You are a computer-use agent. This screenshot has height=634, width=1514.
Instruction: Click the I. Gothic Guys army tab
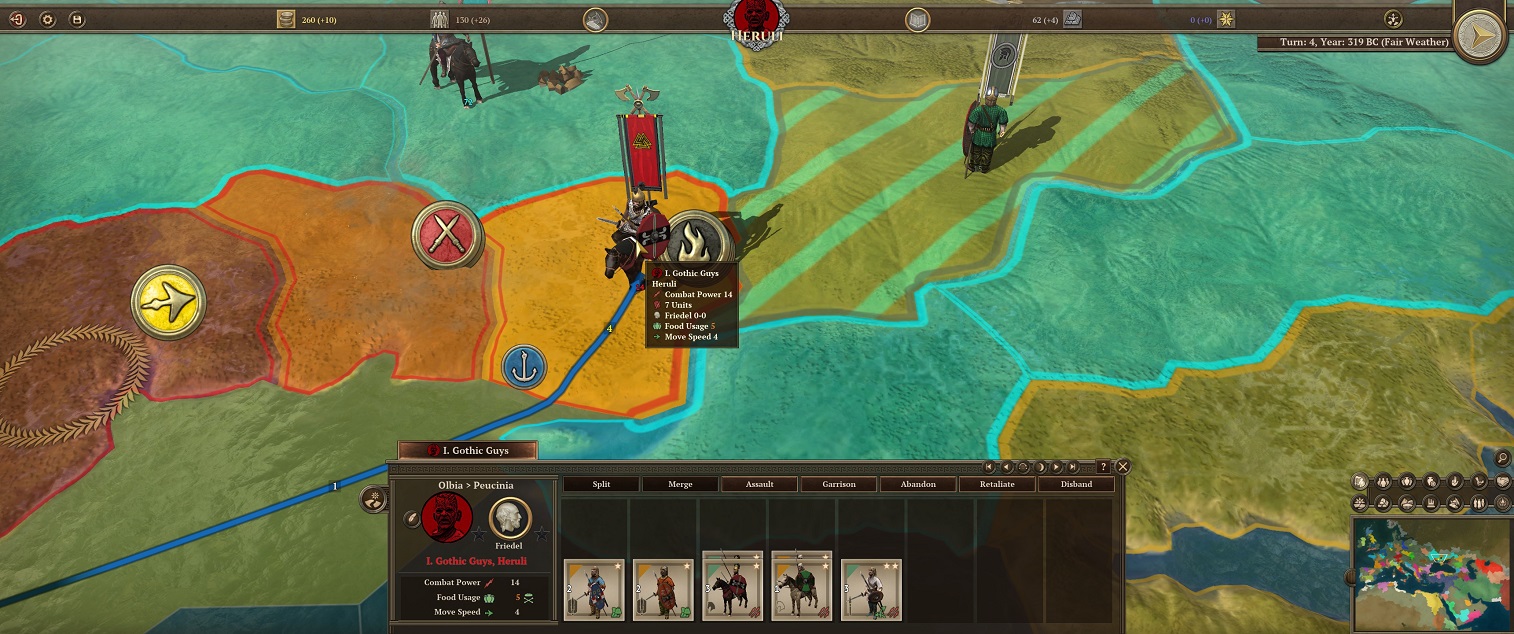point(468,451)
